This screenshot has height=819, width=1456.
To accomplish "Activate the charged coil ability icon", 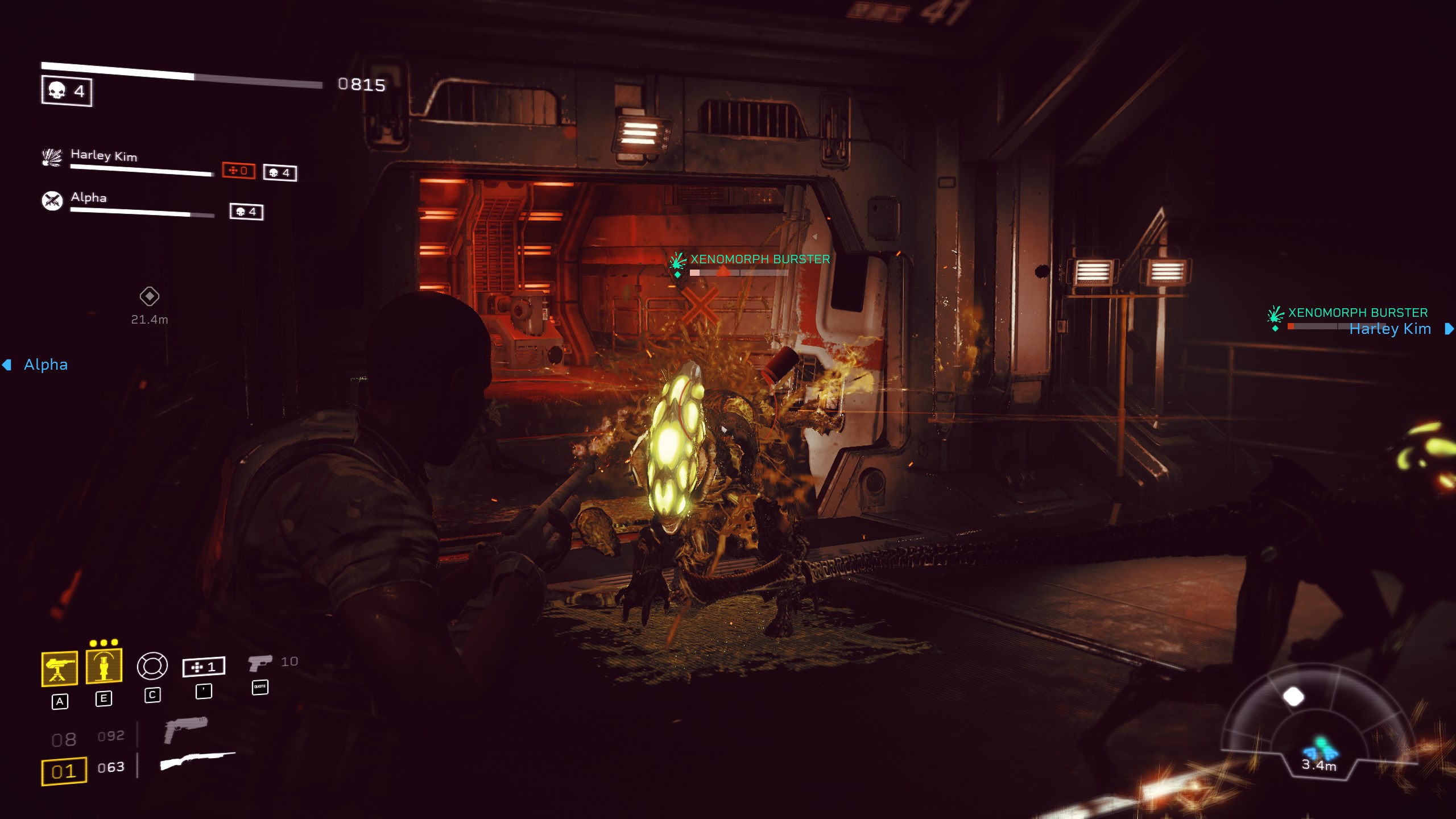I will 104,665.
